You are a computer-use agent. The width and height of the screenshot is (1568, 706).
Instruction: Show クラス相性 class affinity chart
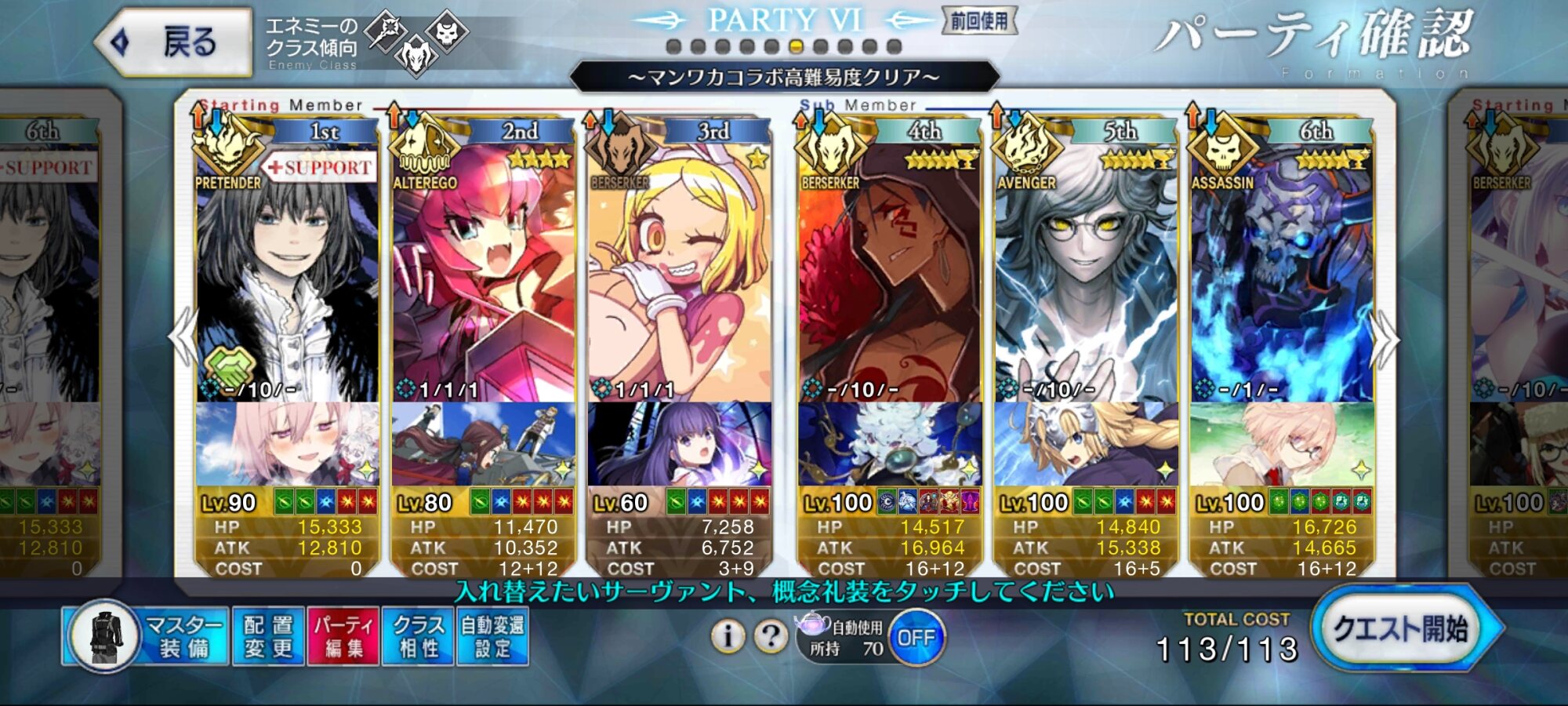[x=418, y=636]
